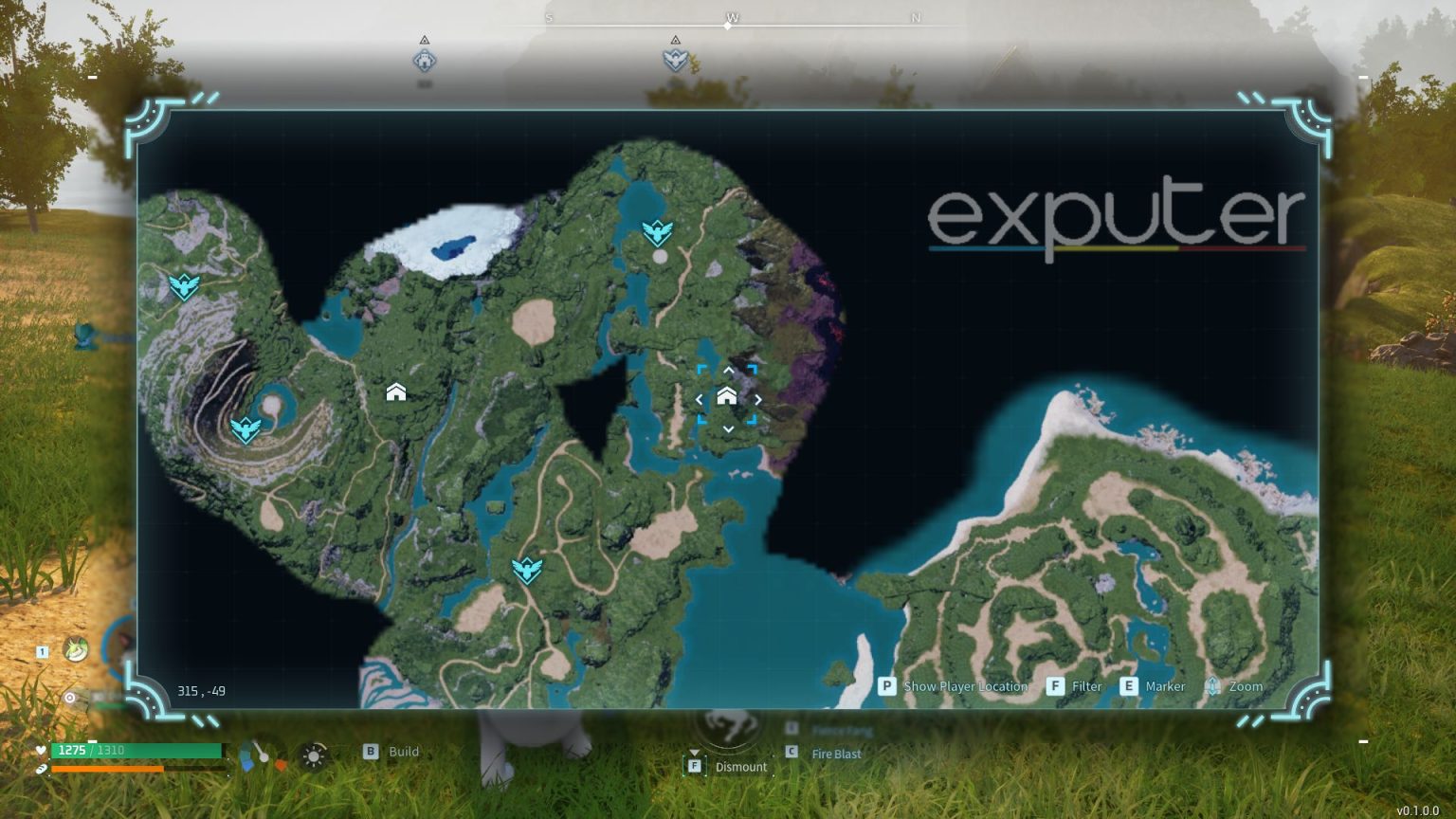Open the Marker placement option
1456x819 pixels.
point(1128,686)
